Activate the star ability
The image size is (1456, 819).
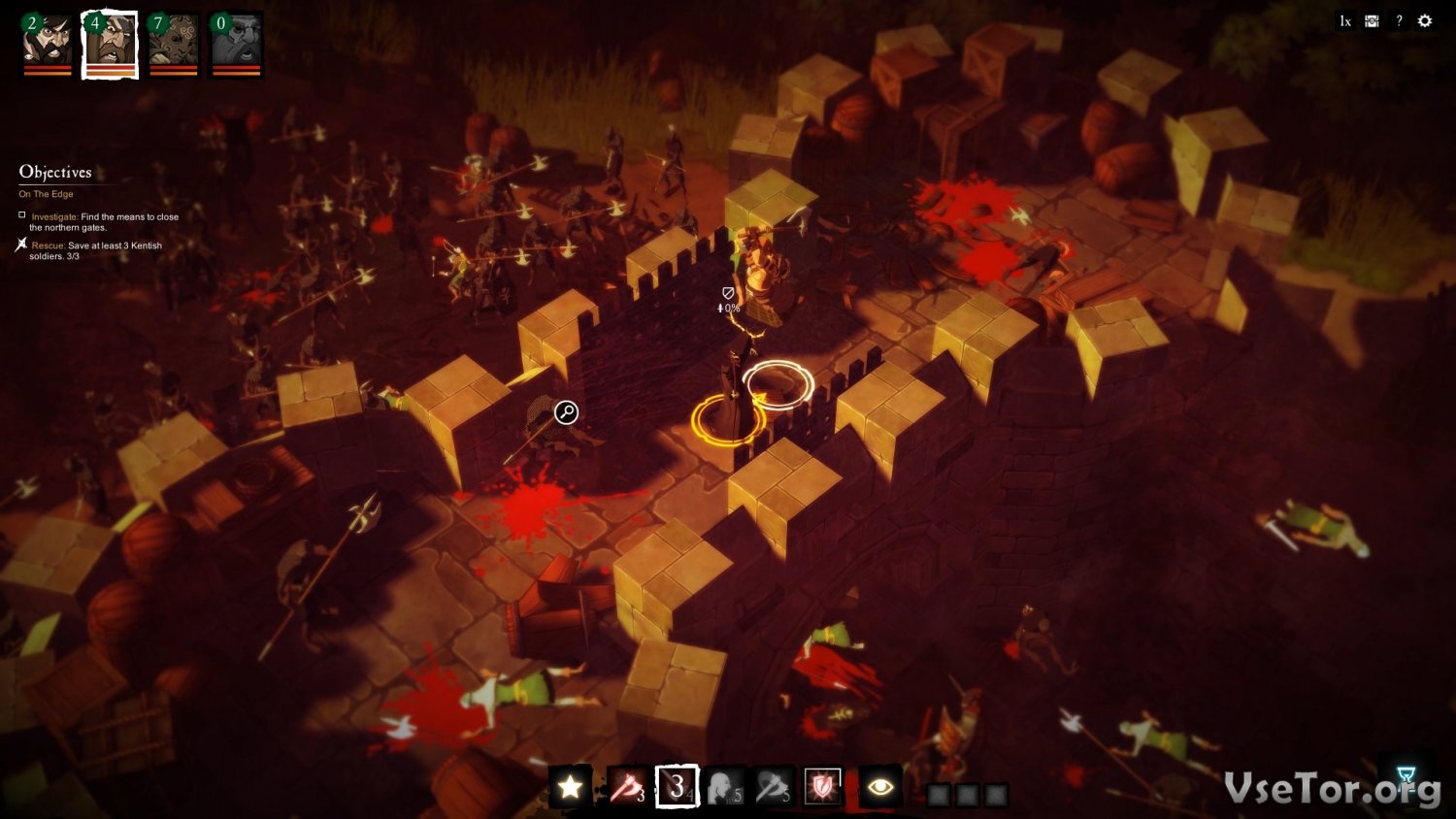click(570, 786)
